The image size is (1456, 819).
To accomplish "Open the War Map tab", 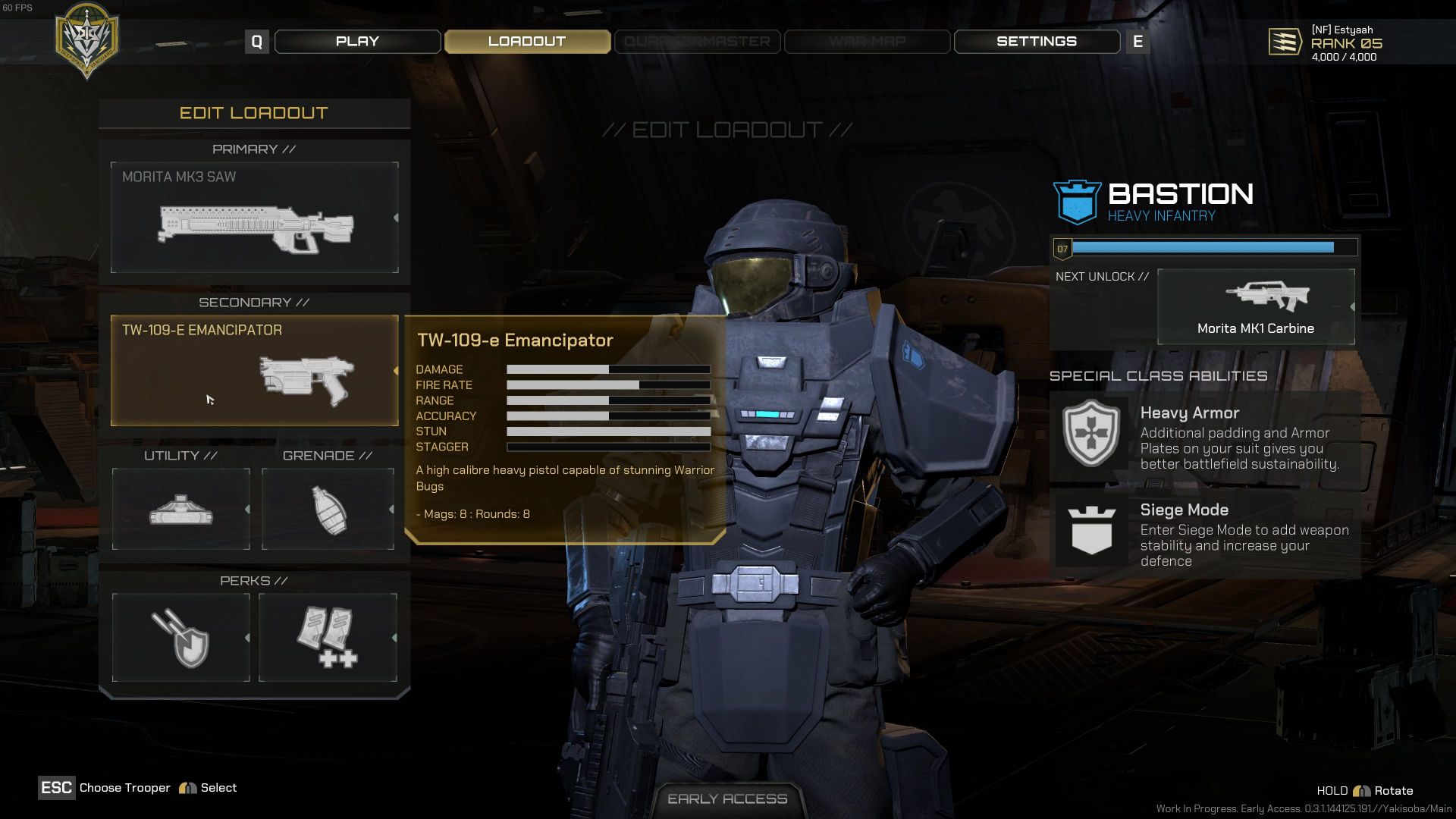I will pyautogui.click(x=867, y=42).
